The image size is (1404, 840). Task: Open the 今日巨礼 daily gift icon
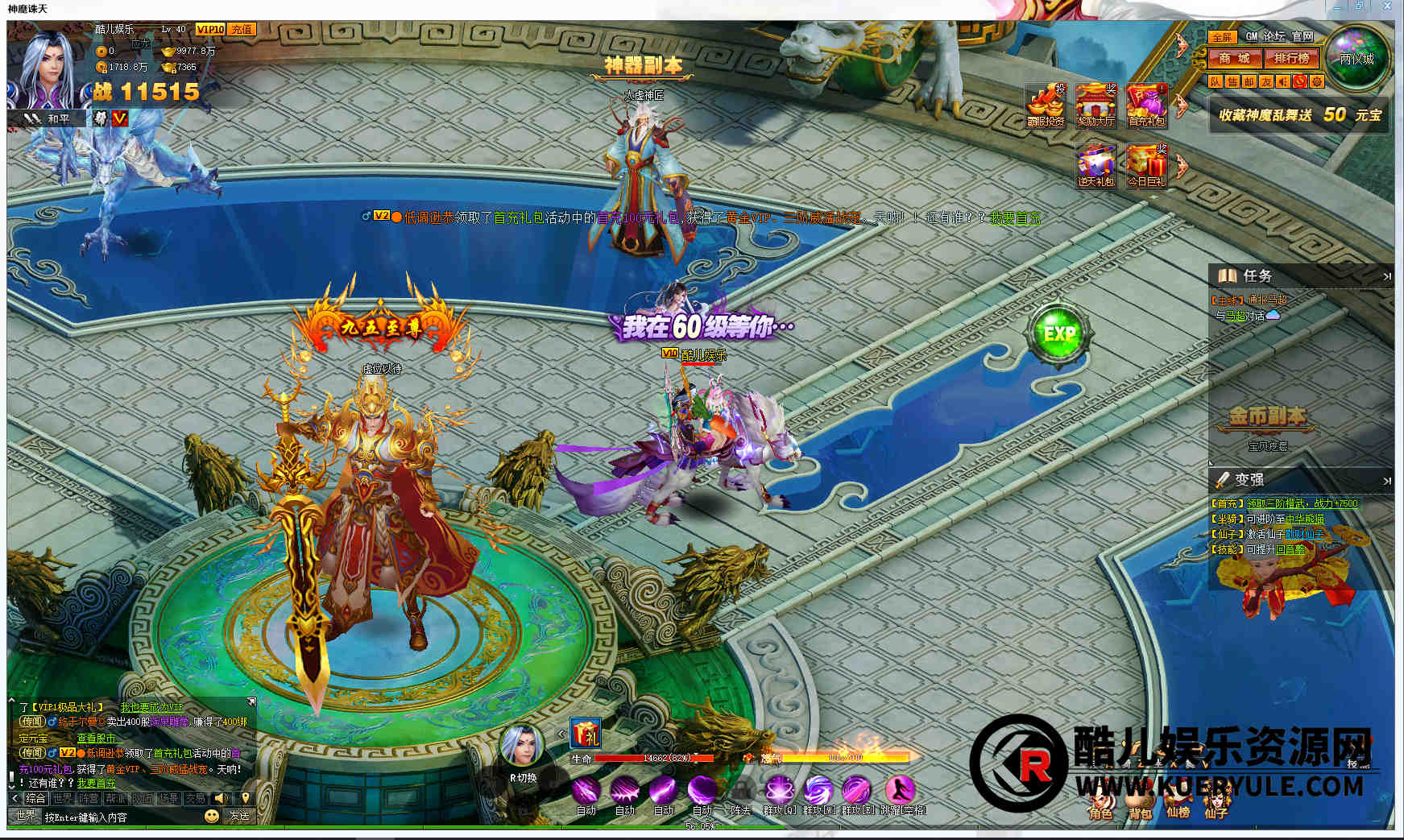pyautogui.click(x=1146, y=165)
